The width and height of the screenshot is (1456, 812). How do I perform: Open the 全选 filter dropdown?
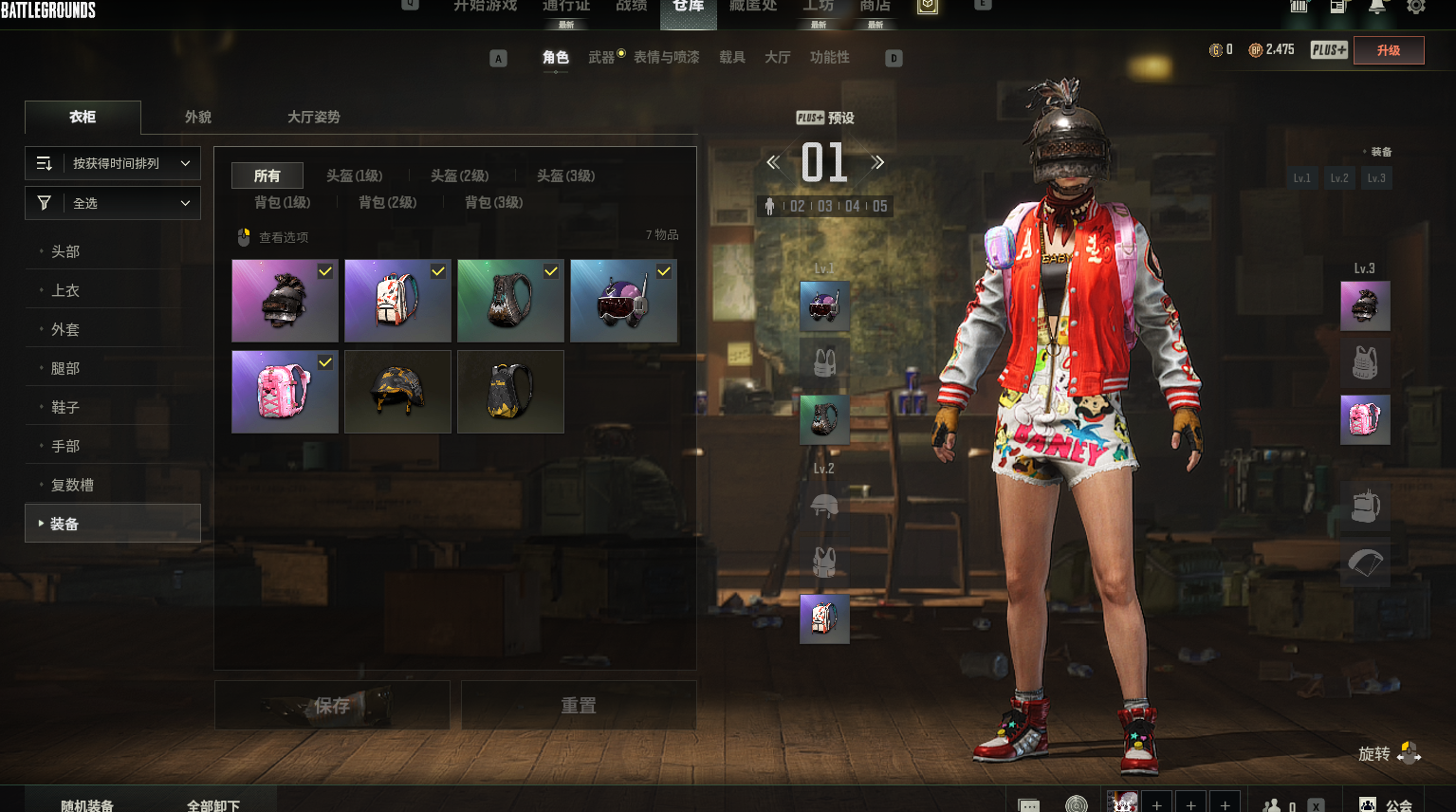point(113,203)
